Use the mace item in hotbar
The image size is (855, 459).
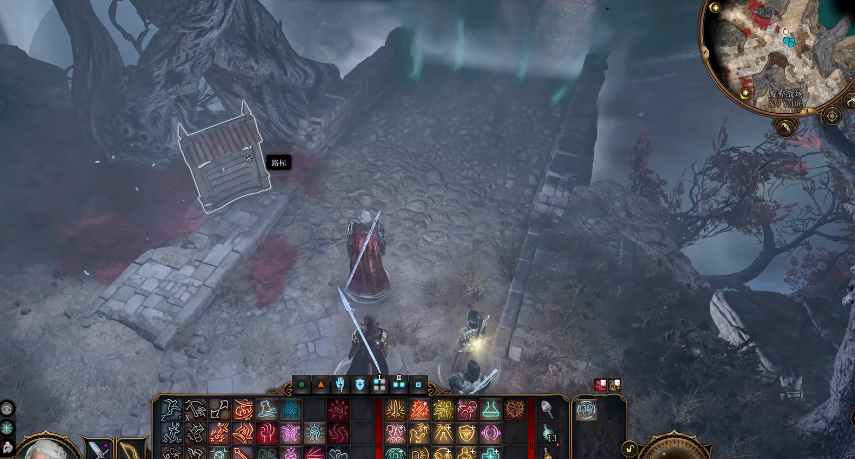pyautogui.click(x=547, y=409)
